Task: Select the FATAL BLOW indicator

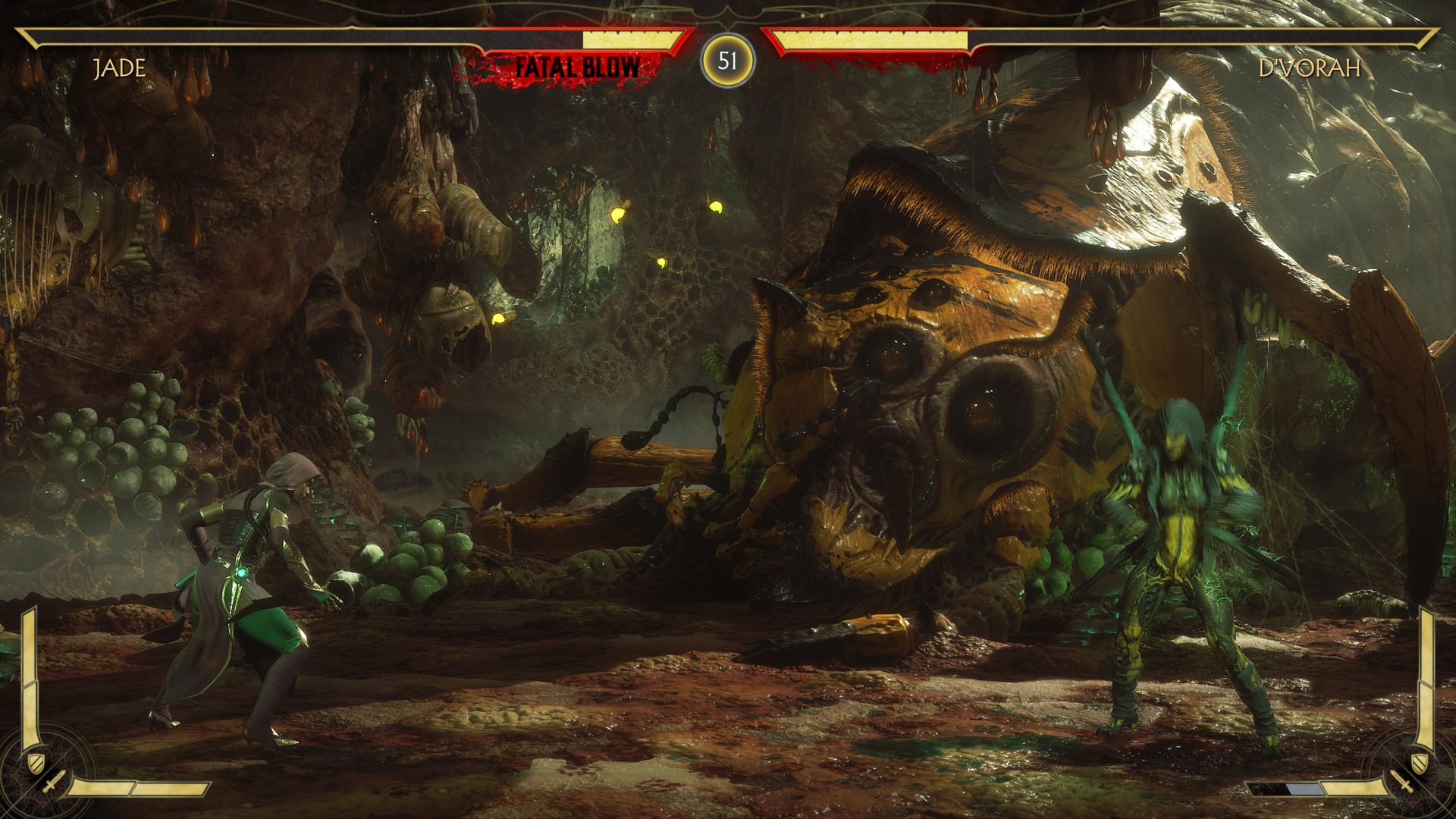Action: tap(578, 64)
